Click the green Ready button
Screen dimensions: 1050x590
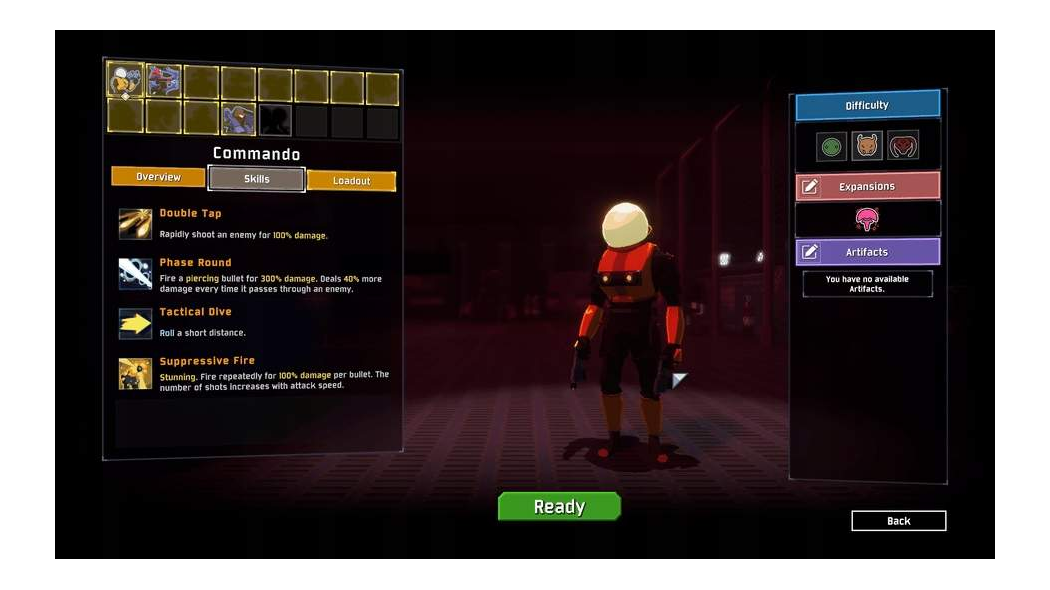pos(559,507)
